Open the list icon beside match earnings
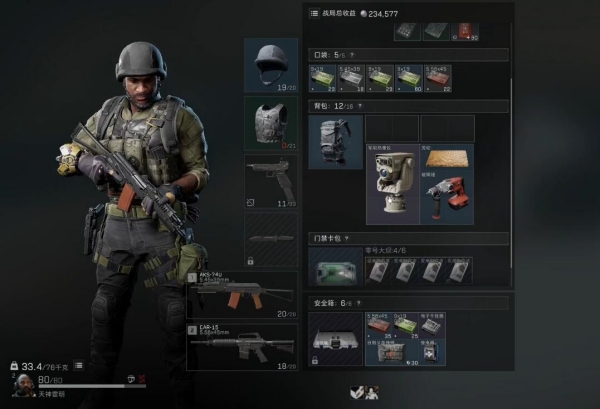 (x=314, y=14)
